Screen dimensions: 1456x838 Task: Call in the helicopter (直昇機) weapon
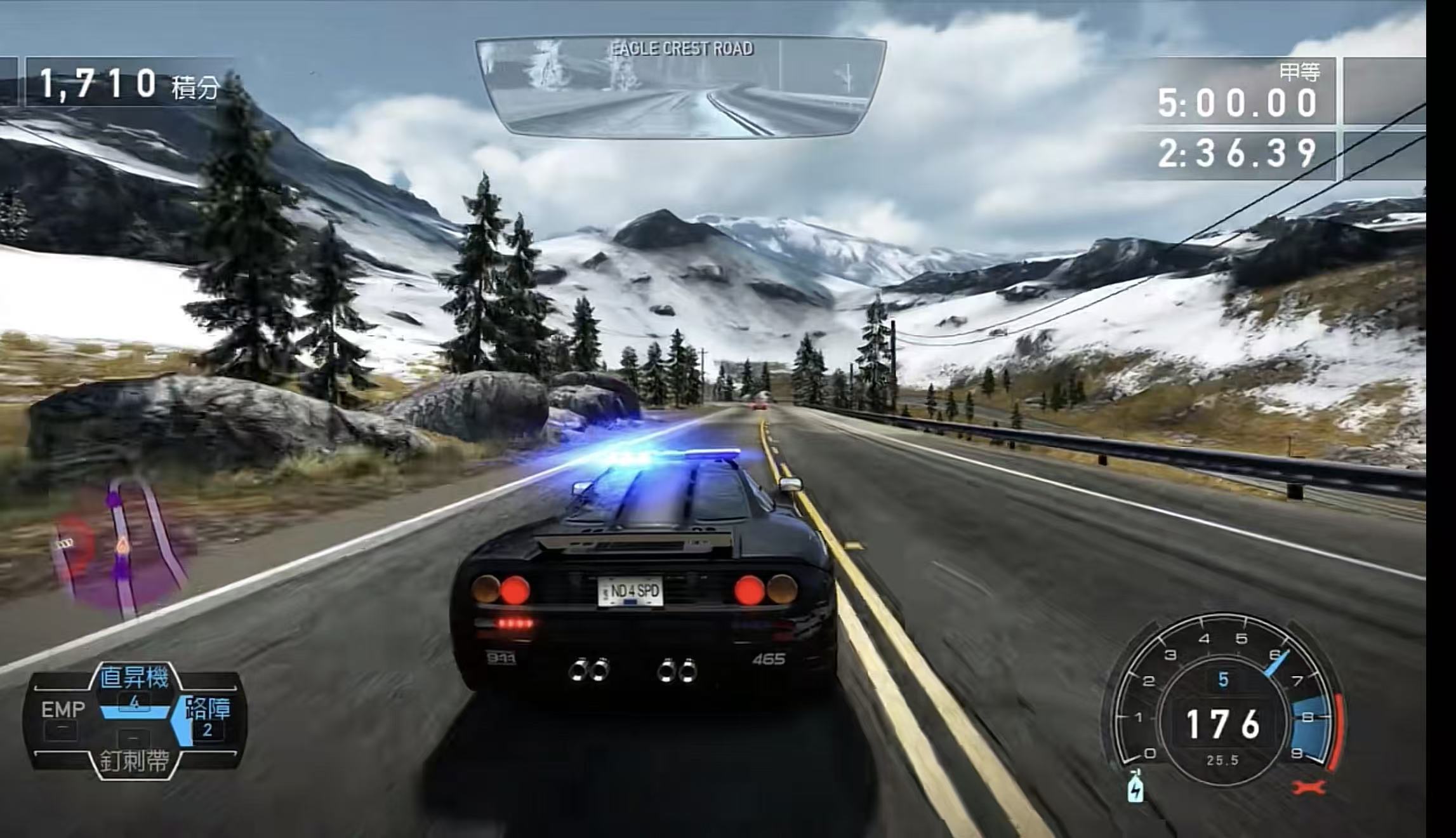tap(135, 685)
